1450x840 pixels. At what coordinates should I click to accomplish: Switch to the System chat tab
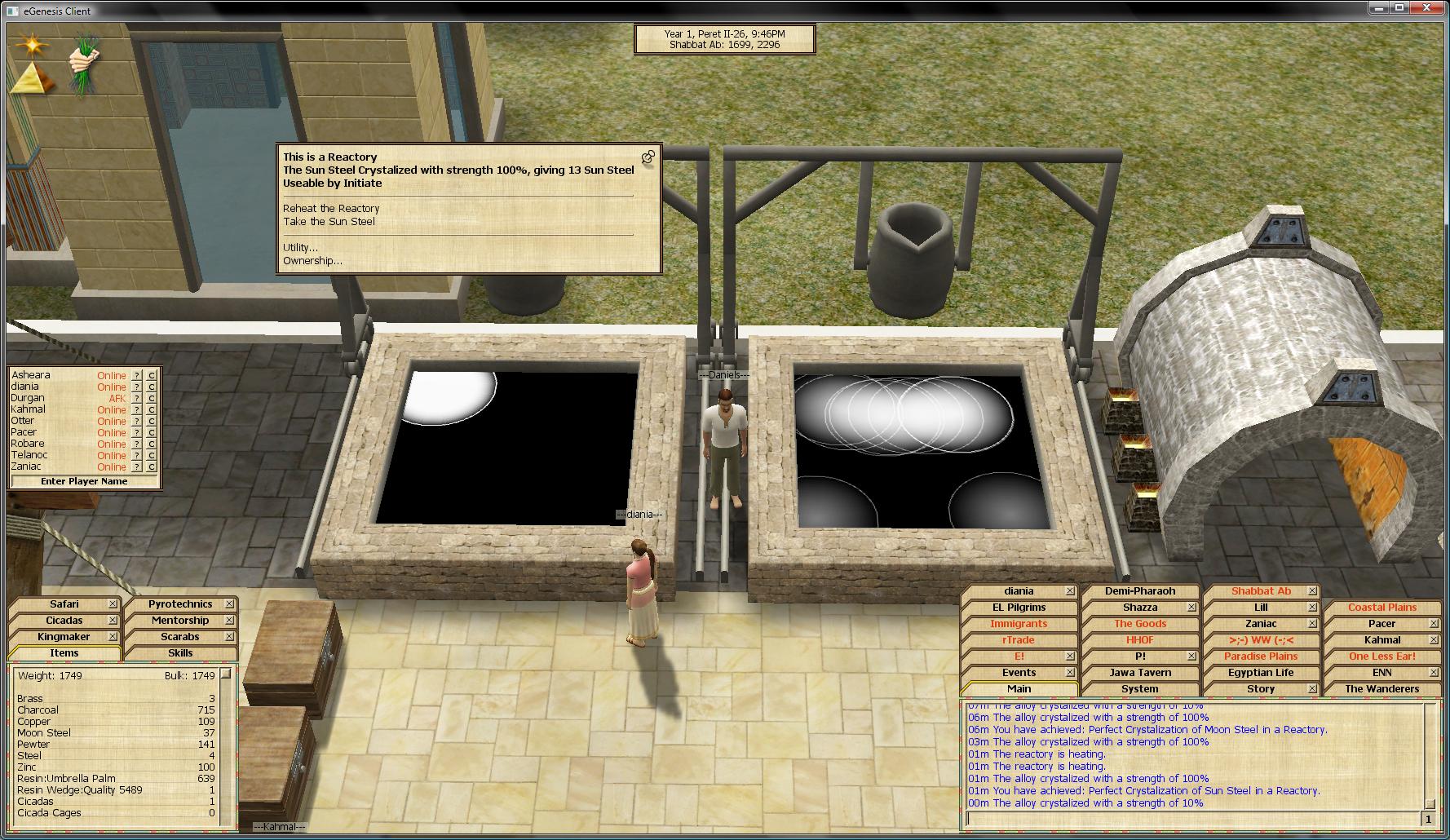(x=1139, y=689)
